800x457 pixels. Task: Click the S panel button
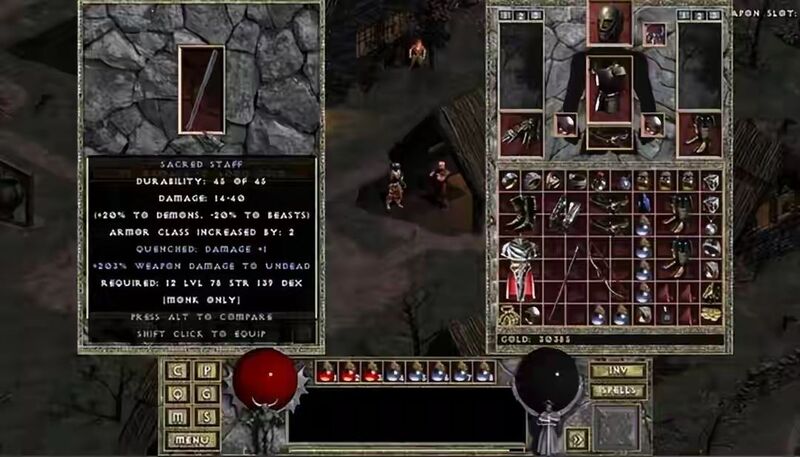click(205, 416)
